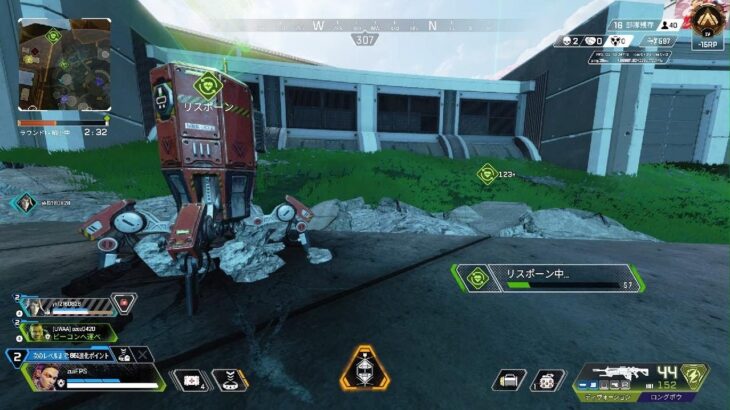Select the ranked badge icon
The height and width of the screenshot is (410, 730).
[708, 19]
